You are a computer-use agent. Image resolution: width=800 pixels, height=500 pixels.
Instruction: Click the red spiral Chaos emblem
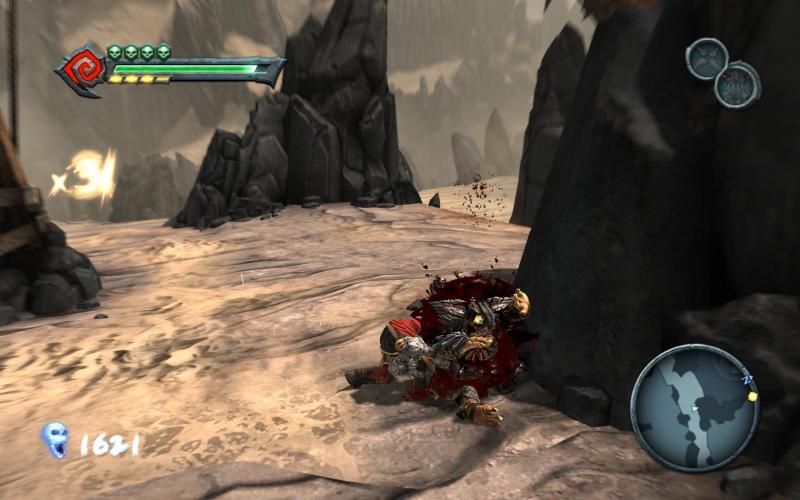(82, 69)
